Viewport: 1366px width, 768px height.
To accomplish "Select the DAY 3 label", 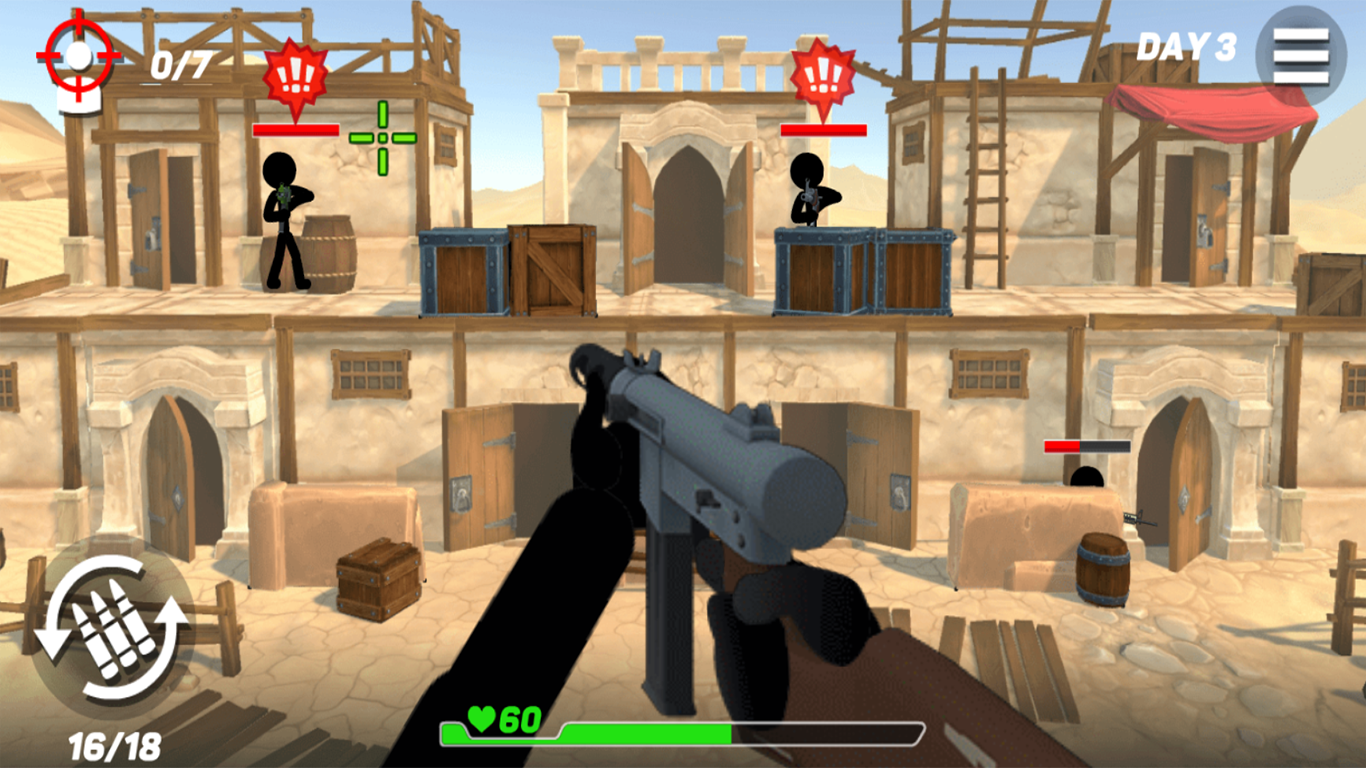I will [1186, 45].
